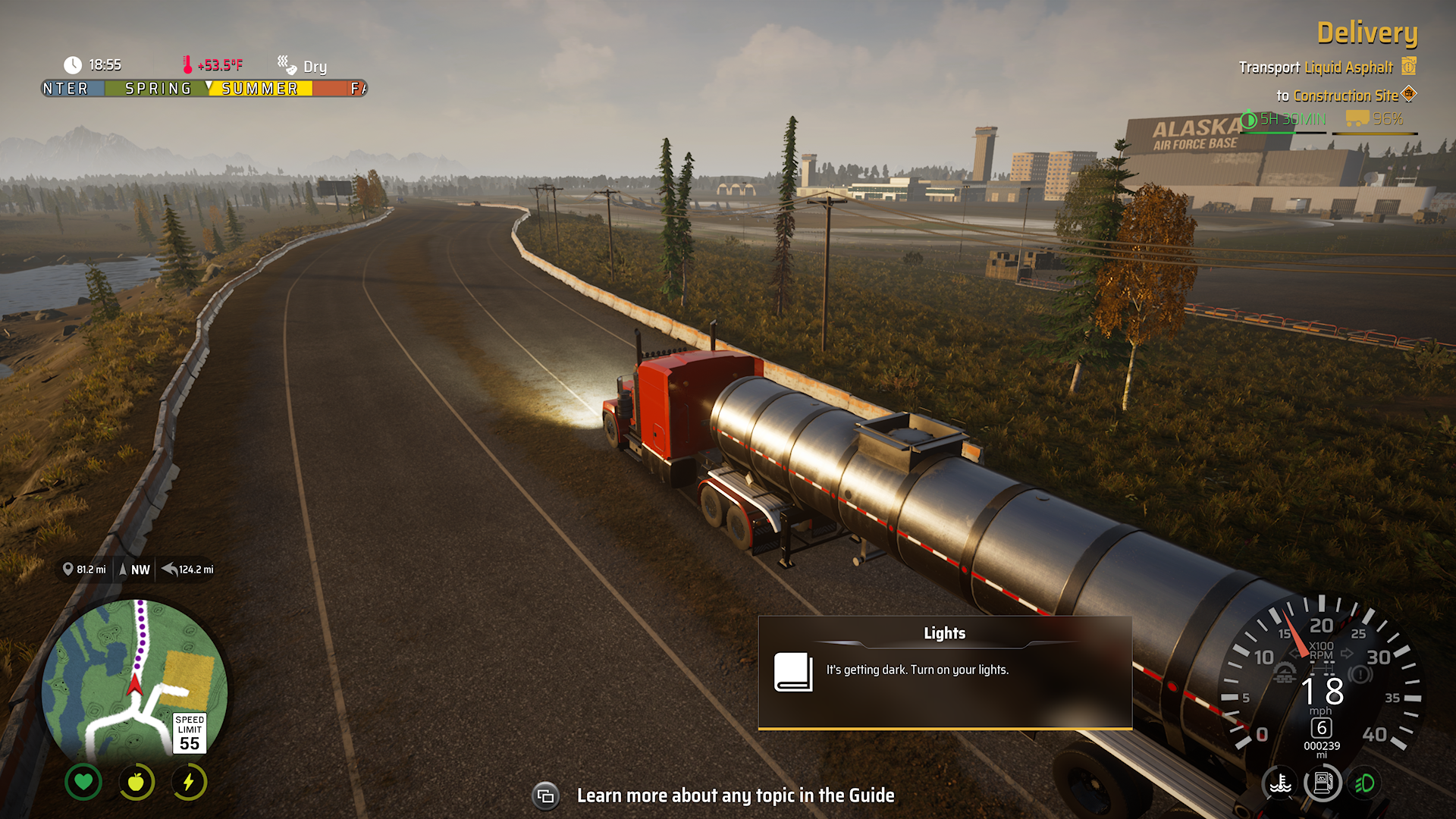Open the Lights guide book icon
Viewport: 1456px width, 819px height.
coord(792,672)
